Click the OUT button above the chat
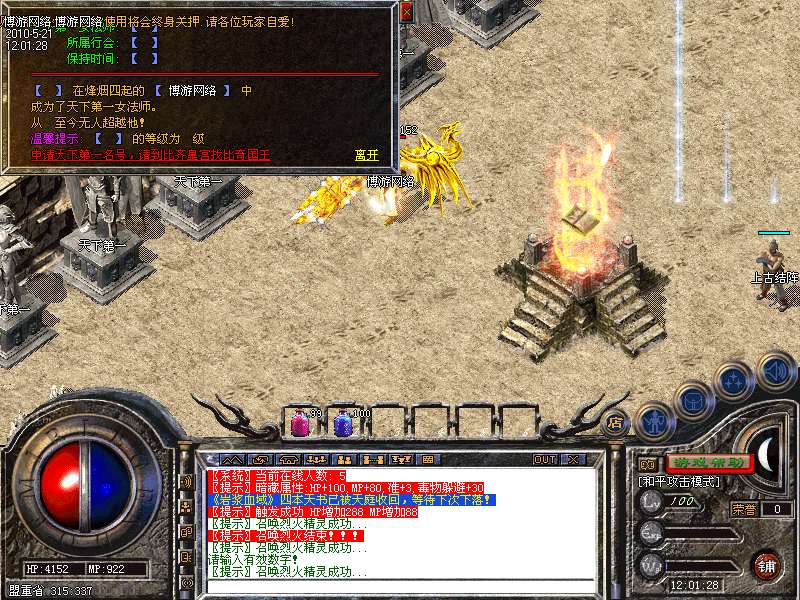Viewport: 800px width, 600px height. pos(544,460)
